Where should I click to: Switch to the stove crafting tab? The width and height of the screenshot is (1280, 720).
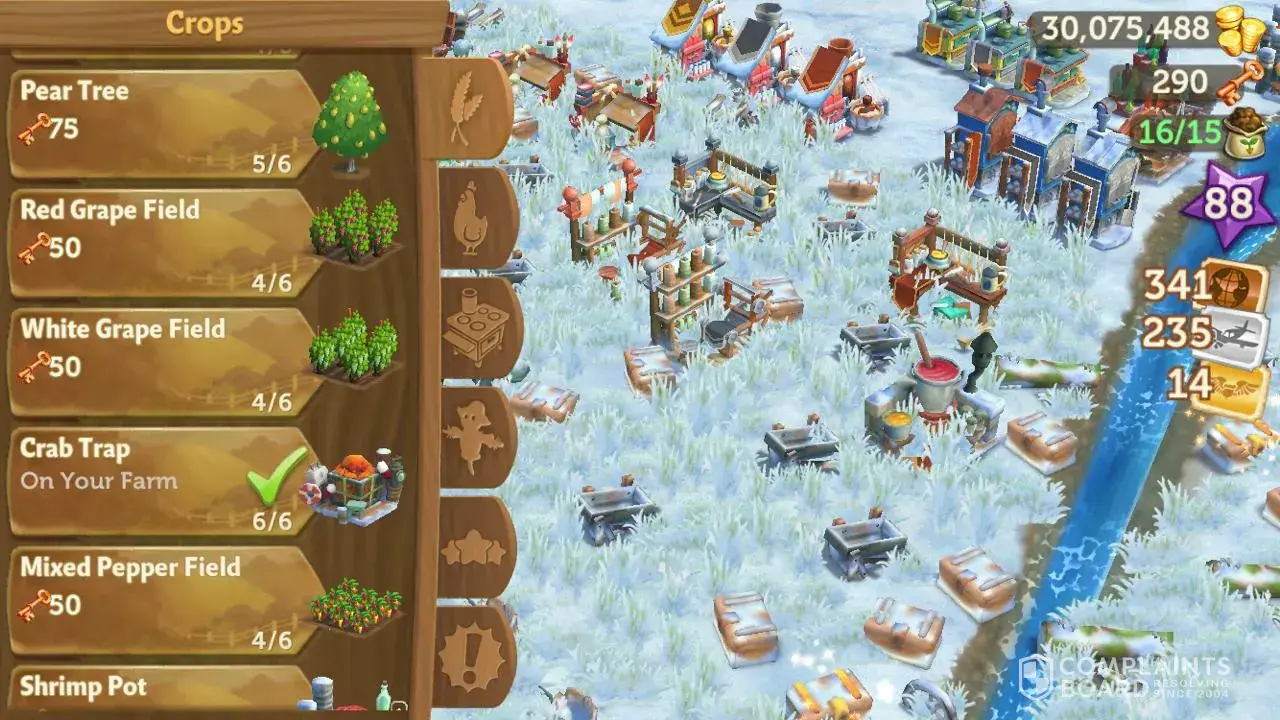tap(476, 327)
